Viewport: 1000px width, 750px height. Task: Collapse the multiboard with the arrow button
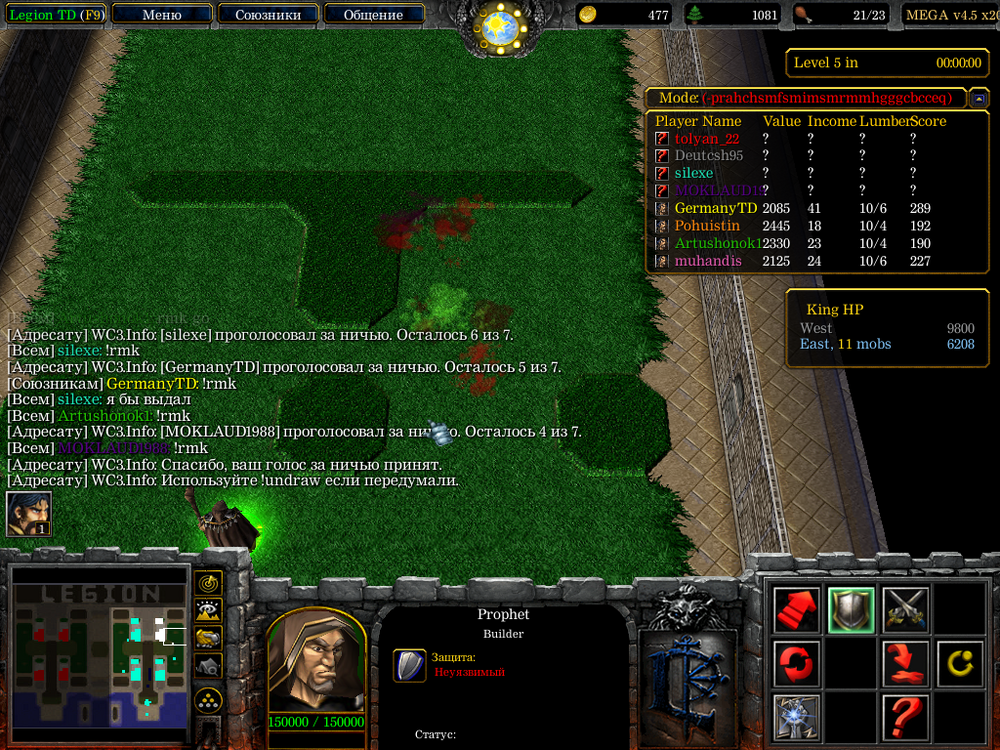(x=980, y=98)
